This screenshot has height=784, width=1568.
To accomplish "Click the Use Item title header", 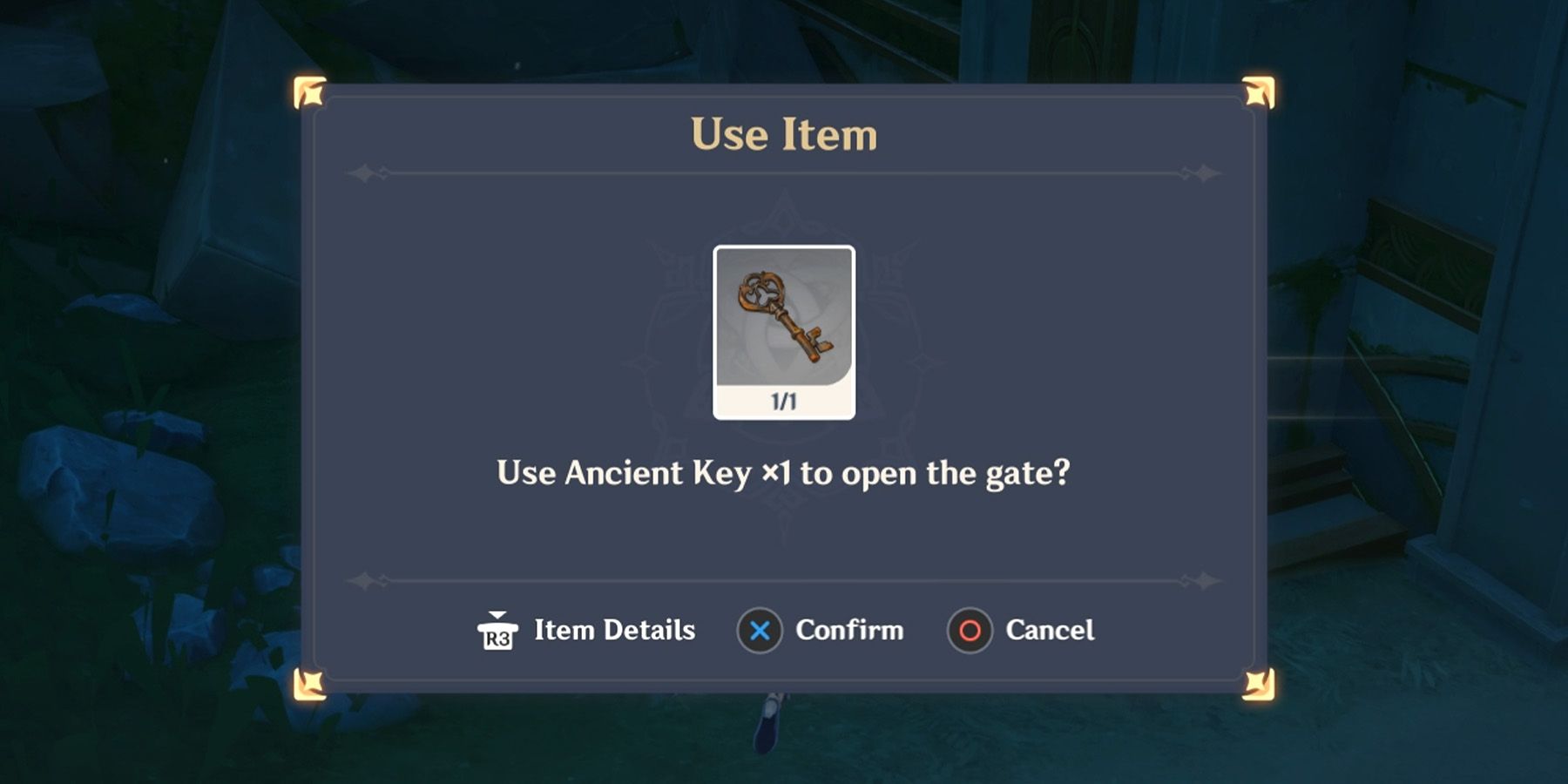I will [x=782, y=133].
